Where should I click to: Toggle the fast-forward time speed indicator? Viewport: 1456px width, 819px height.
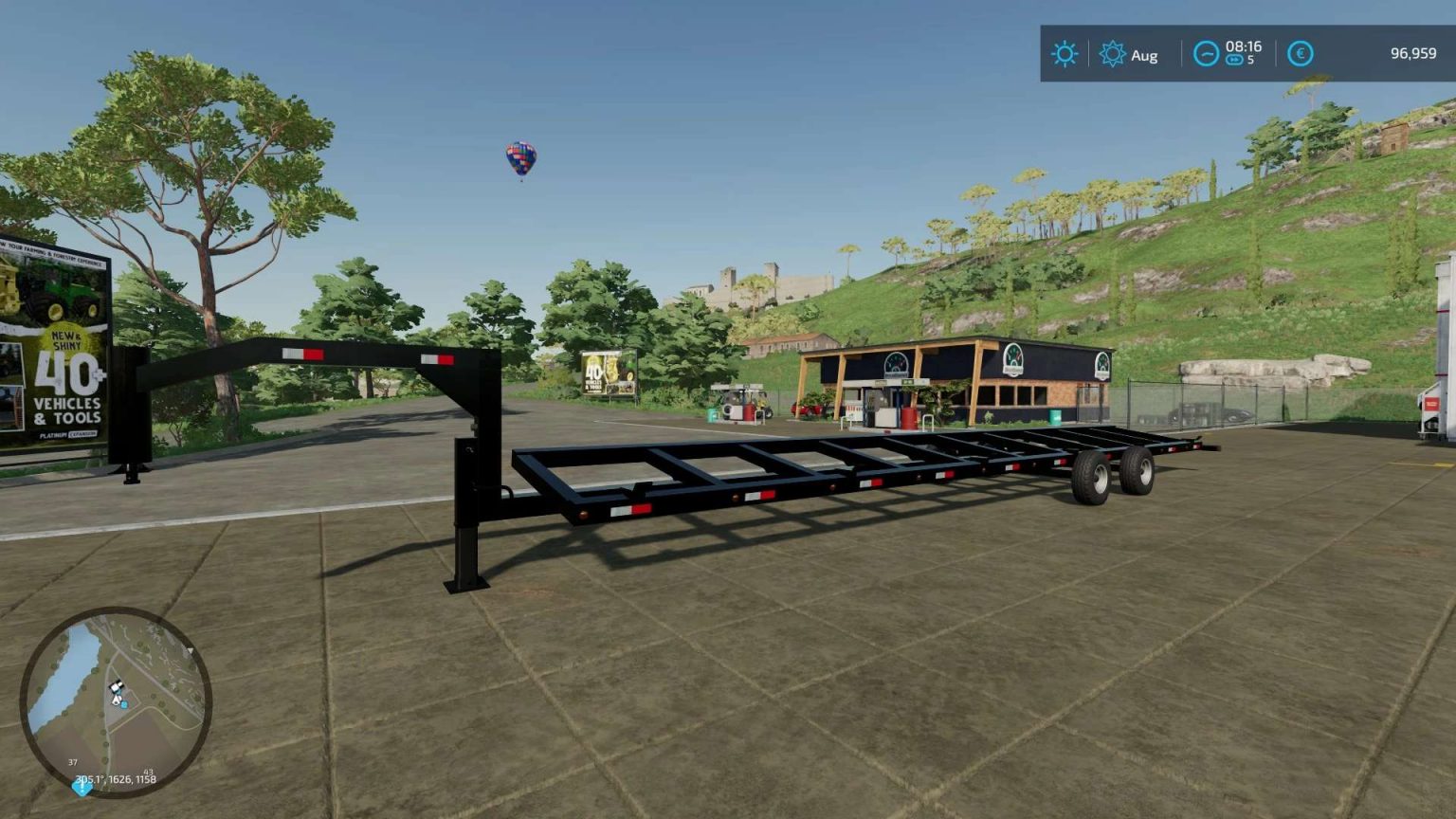1233,61
